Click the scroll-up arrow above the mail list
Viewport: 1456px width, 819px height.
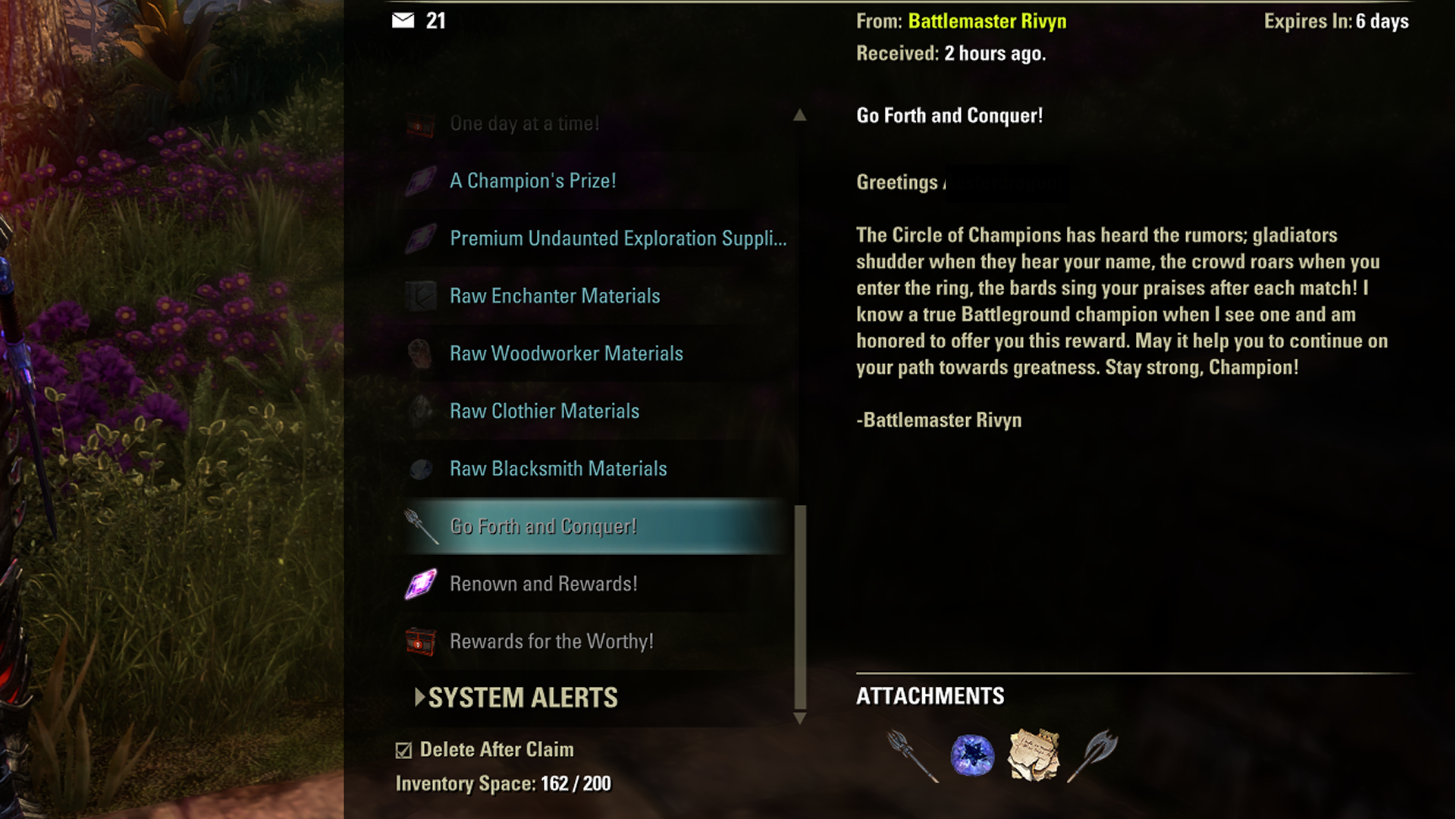point(800,115)
